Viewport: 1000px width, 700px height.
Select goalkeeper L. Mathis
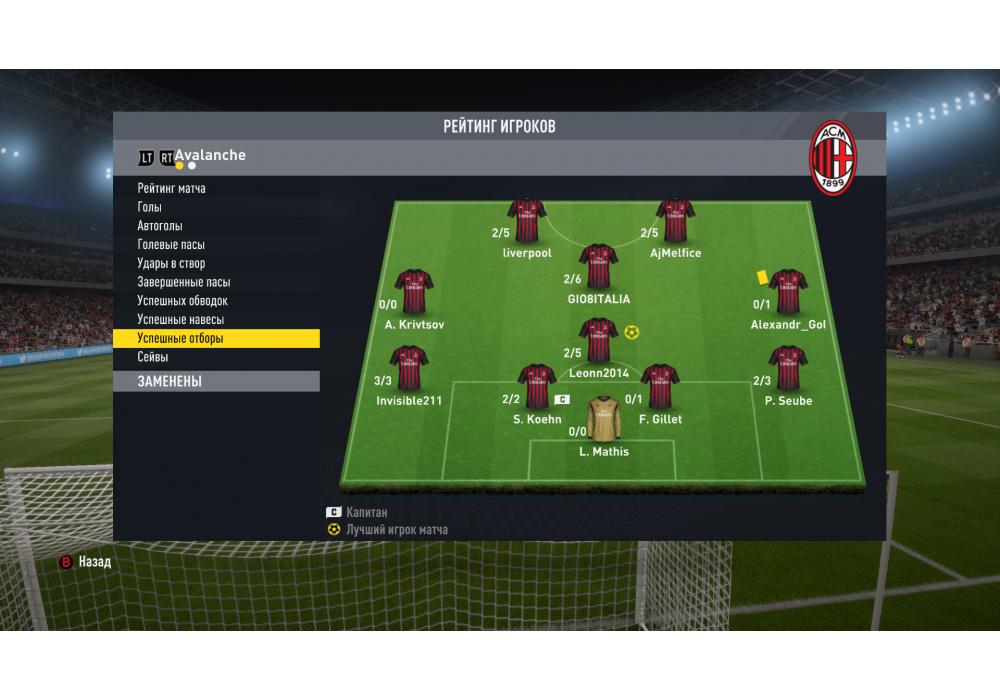click(604, 419)
